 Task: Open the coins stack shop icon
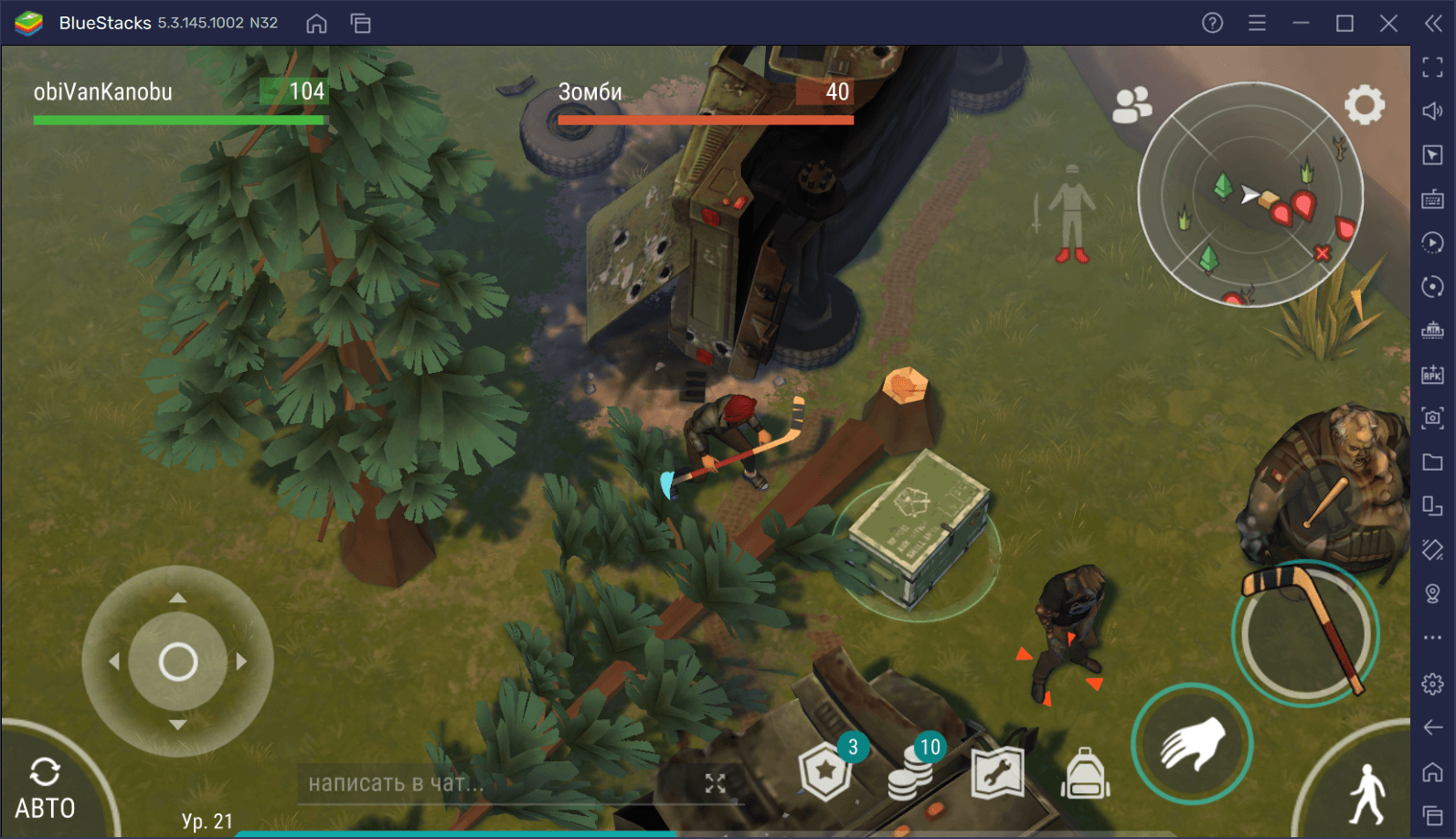point(911,773)
